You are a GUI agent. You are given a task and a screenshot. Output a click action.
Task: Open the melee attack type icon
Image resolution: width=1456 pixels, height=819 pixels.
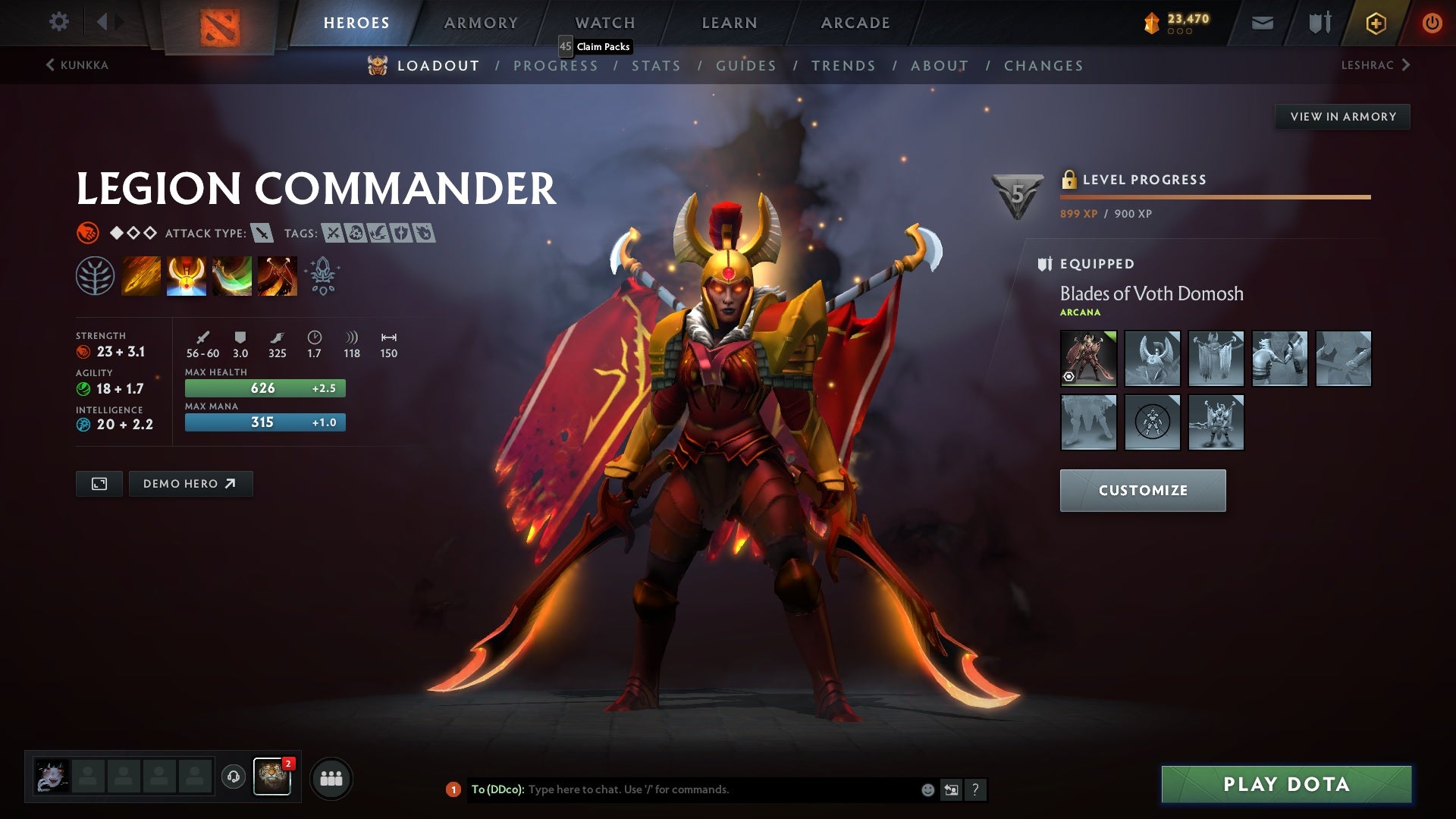click(261, 234)
